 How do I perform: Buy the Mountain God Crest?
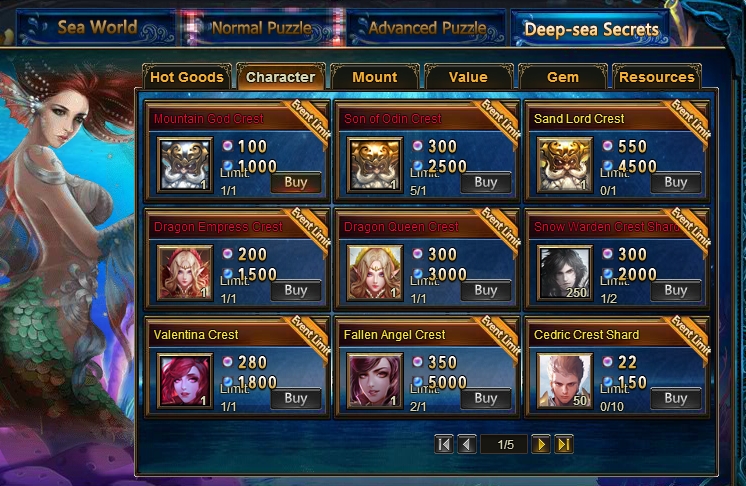click(296, 182)
